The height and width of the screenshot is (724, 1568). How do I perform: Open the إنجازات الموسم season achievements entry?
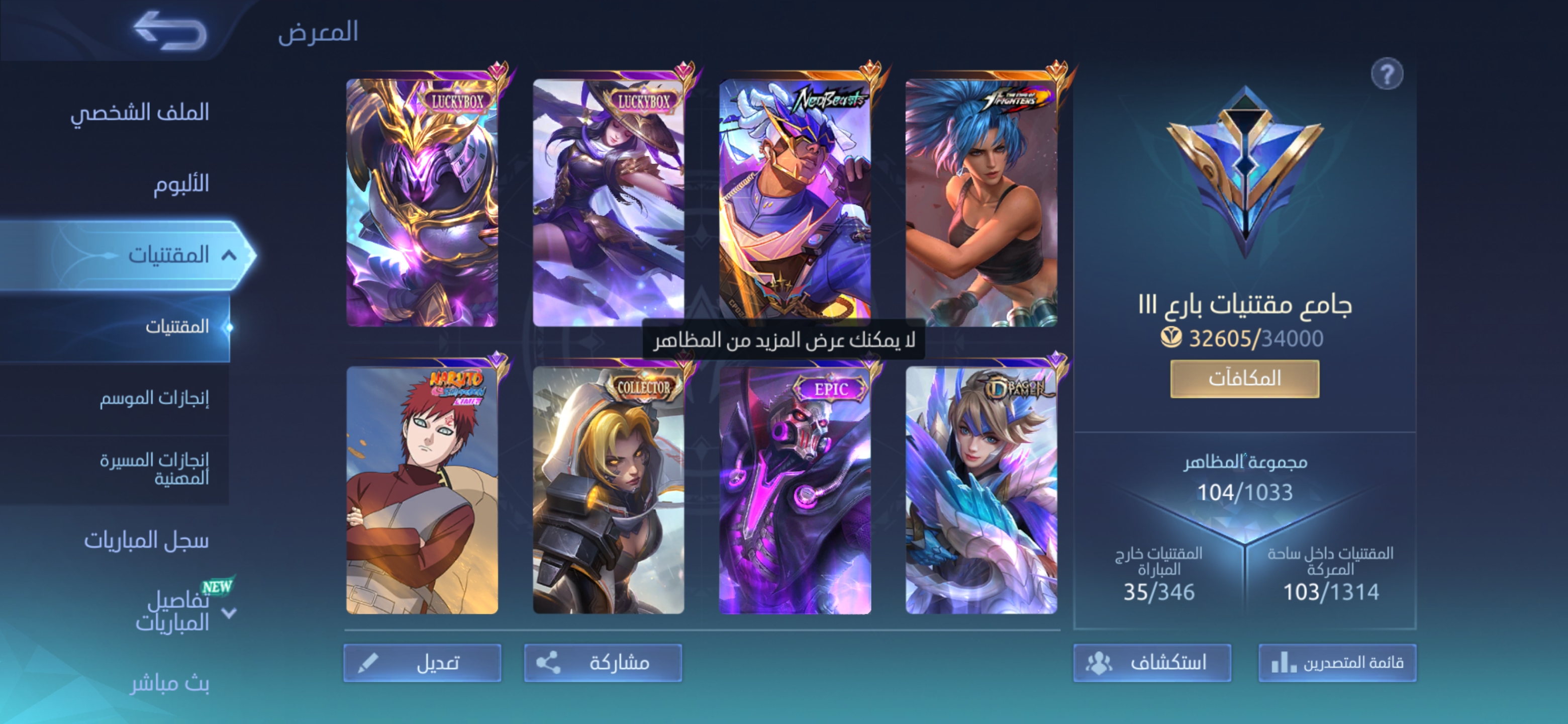[154, 398]
